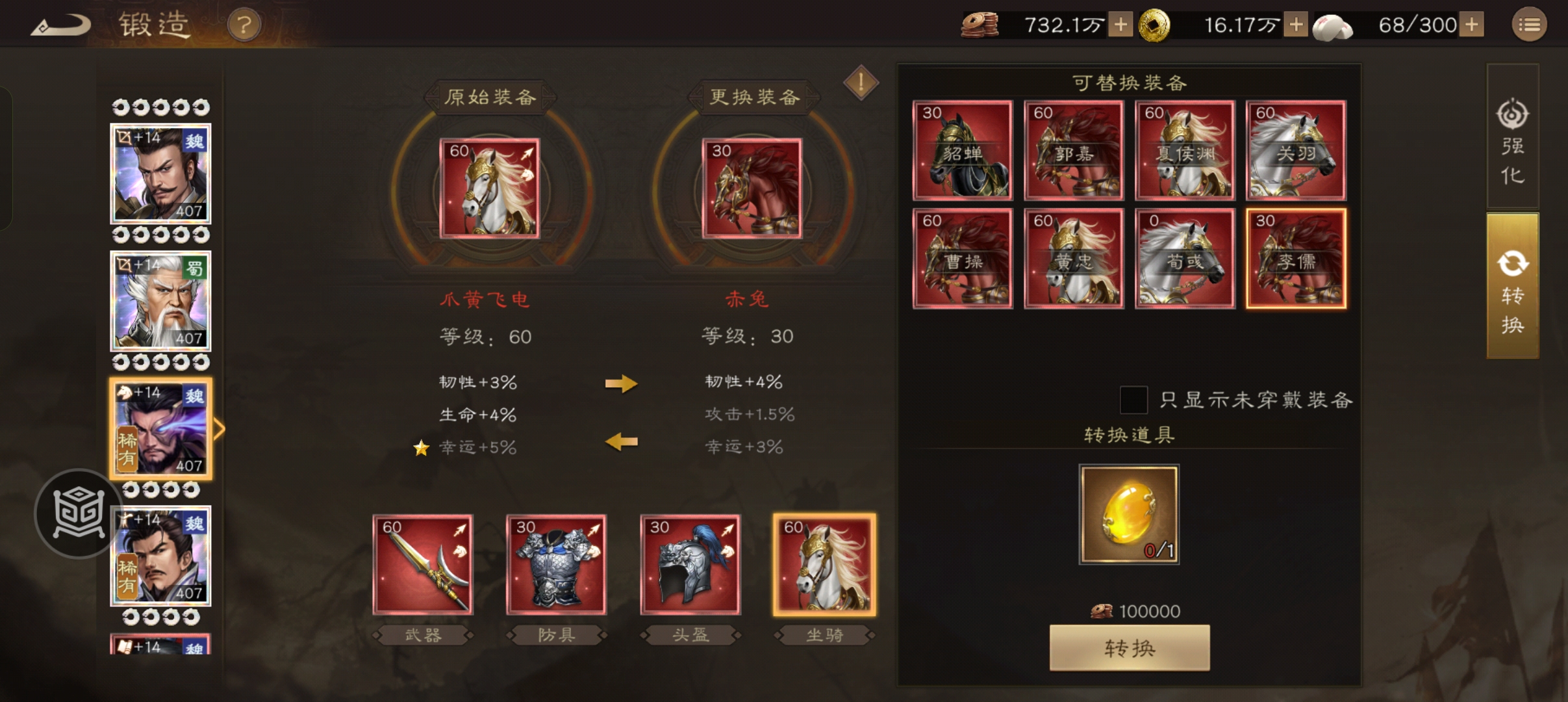Viewport: 1568px width, 702px height.
Task: Enable the 只显示未穿戴装备 checkbox
Action: [x=1133, y=400]
